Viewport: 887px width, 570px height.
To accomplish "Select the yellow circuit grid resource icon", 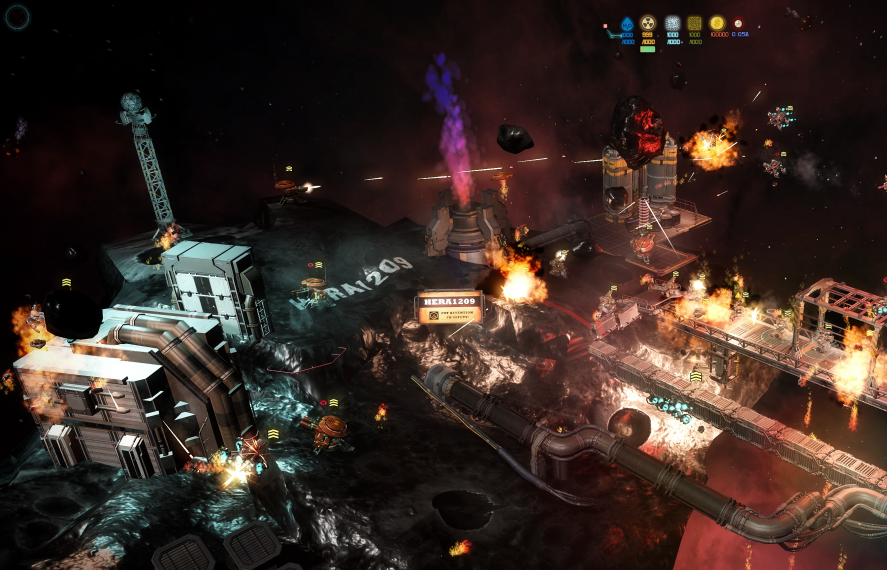I will [x=694, y=24].
